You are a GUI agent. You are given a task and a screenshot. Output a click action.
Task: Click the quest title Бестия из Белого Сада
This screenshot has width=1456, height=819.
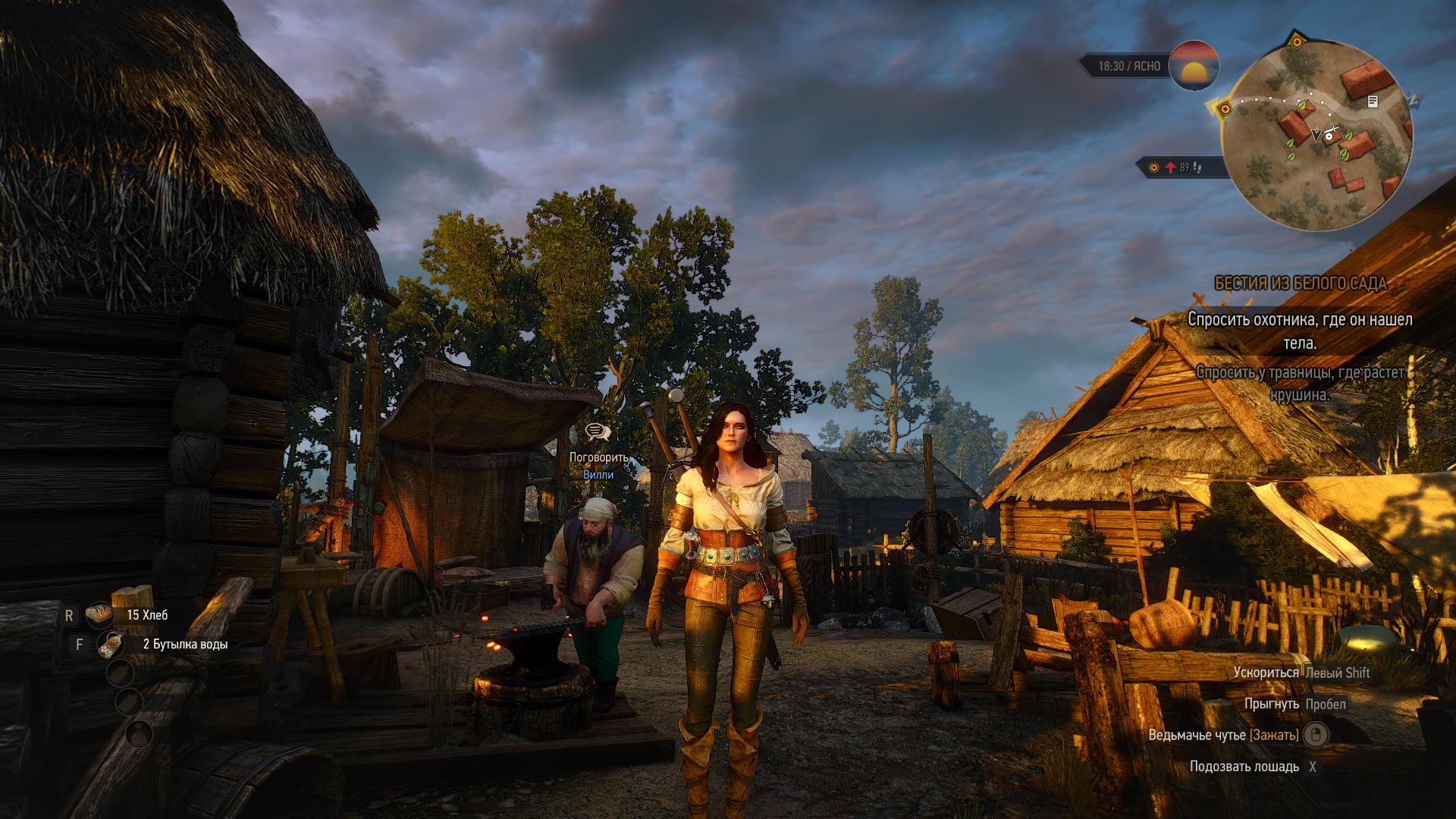[1300, 284]
